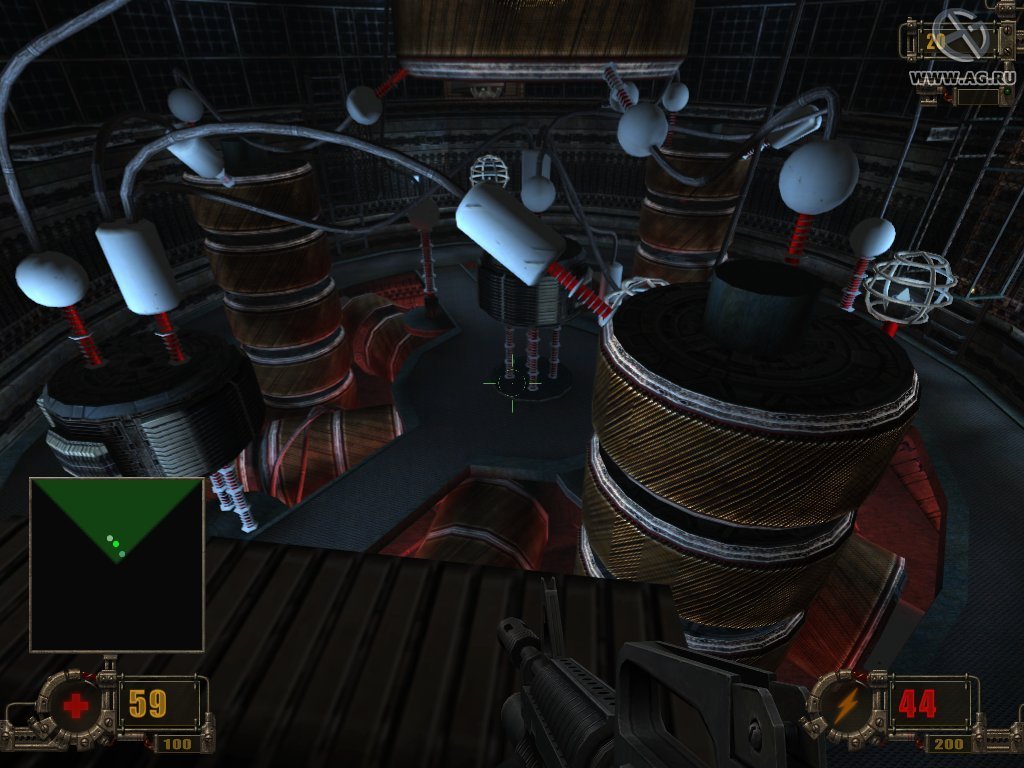Select the red cross health icon
The width and height of the screenshot is (1024, 768).
pos(75,707)
